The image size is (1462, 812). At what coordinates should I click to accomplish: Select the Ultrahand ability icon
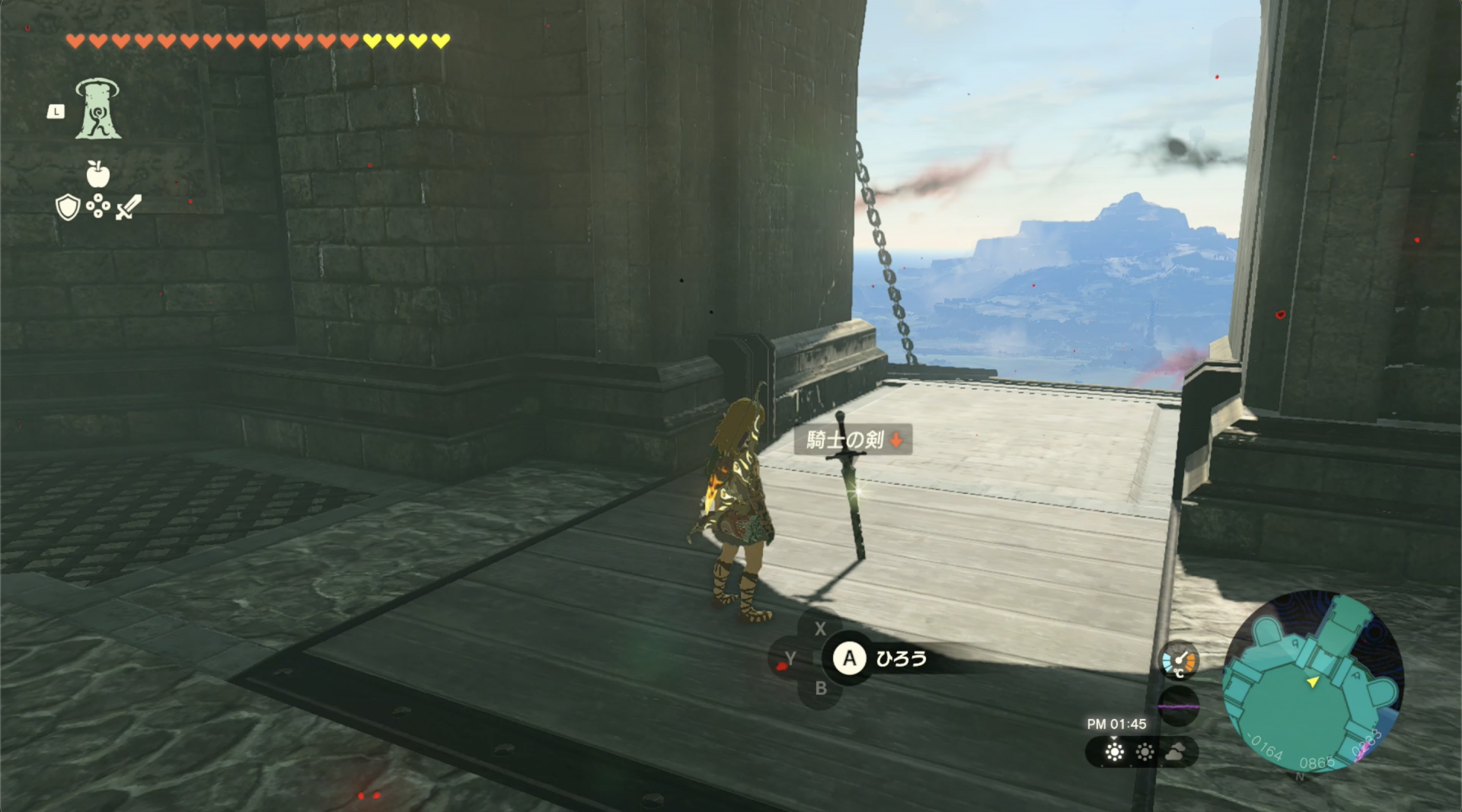[x=99, y=107]
